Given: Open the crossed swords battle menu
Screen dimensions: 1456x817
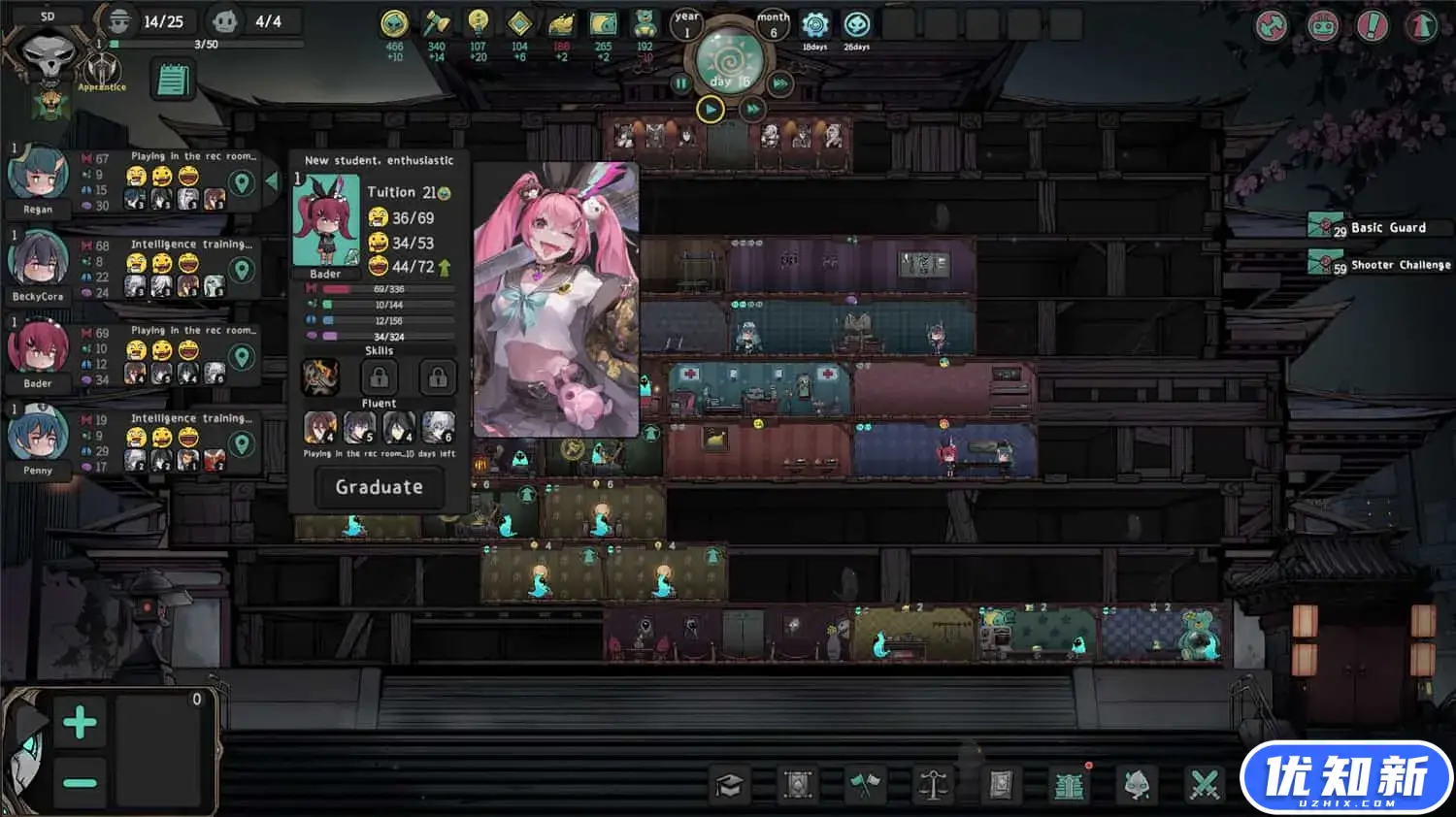Looking at the screenshot, I should 1205,785.
